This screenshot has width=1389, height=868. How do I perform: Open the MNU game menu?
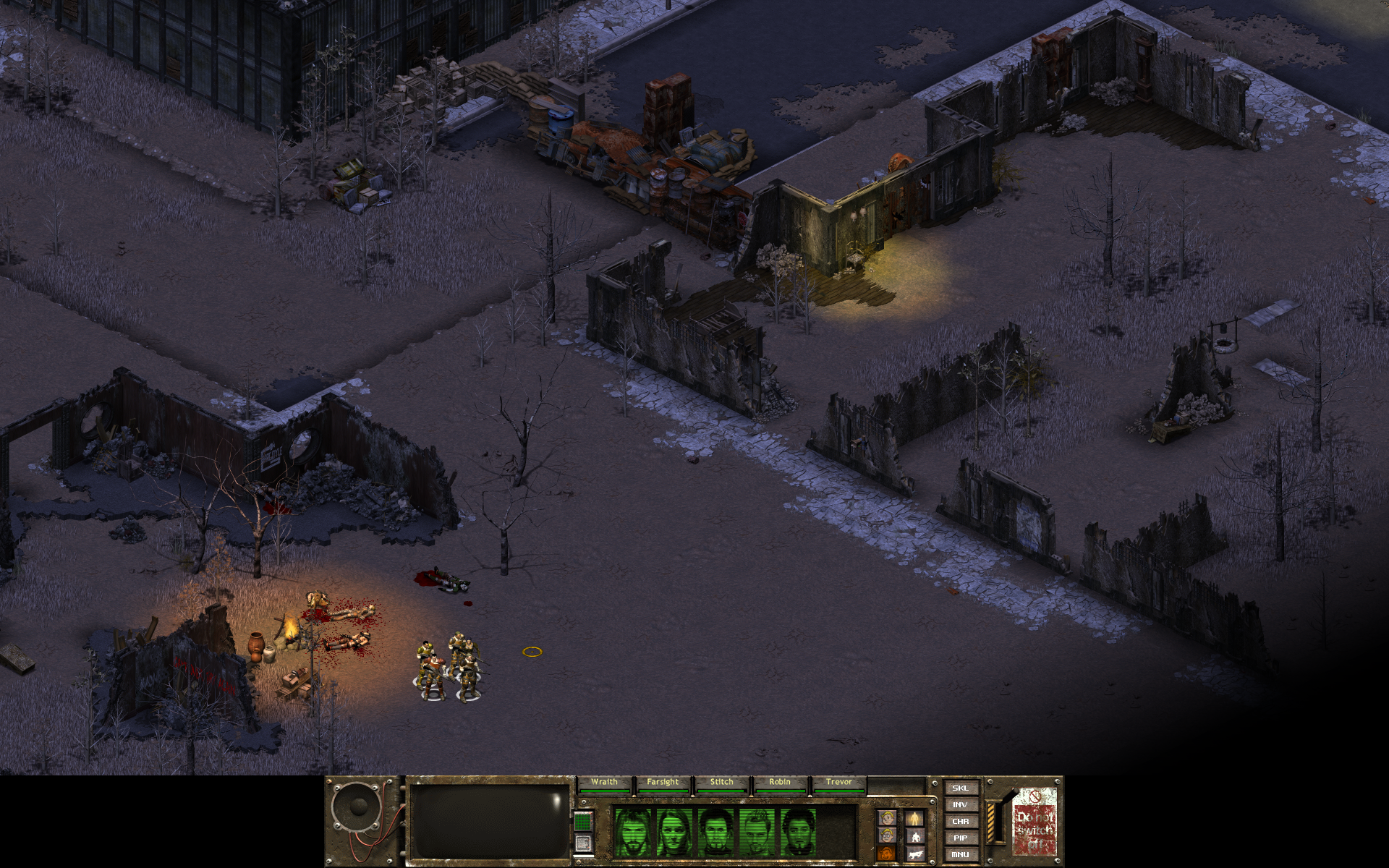pos(960,854)
